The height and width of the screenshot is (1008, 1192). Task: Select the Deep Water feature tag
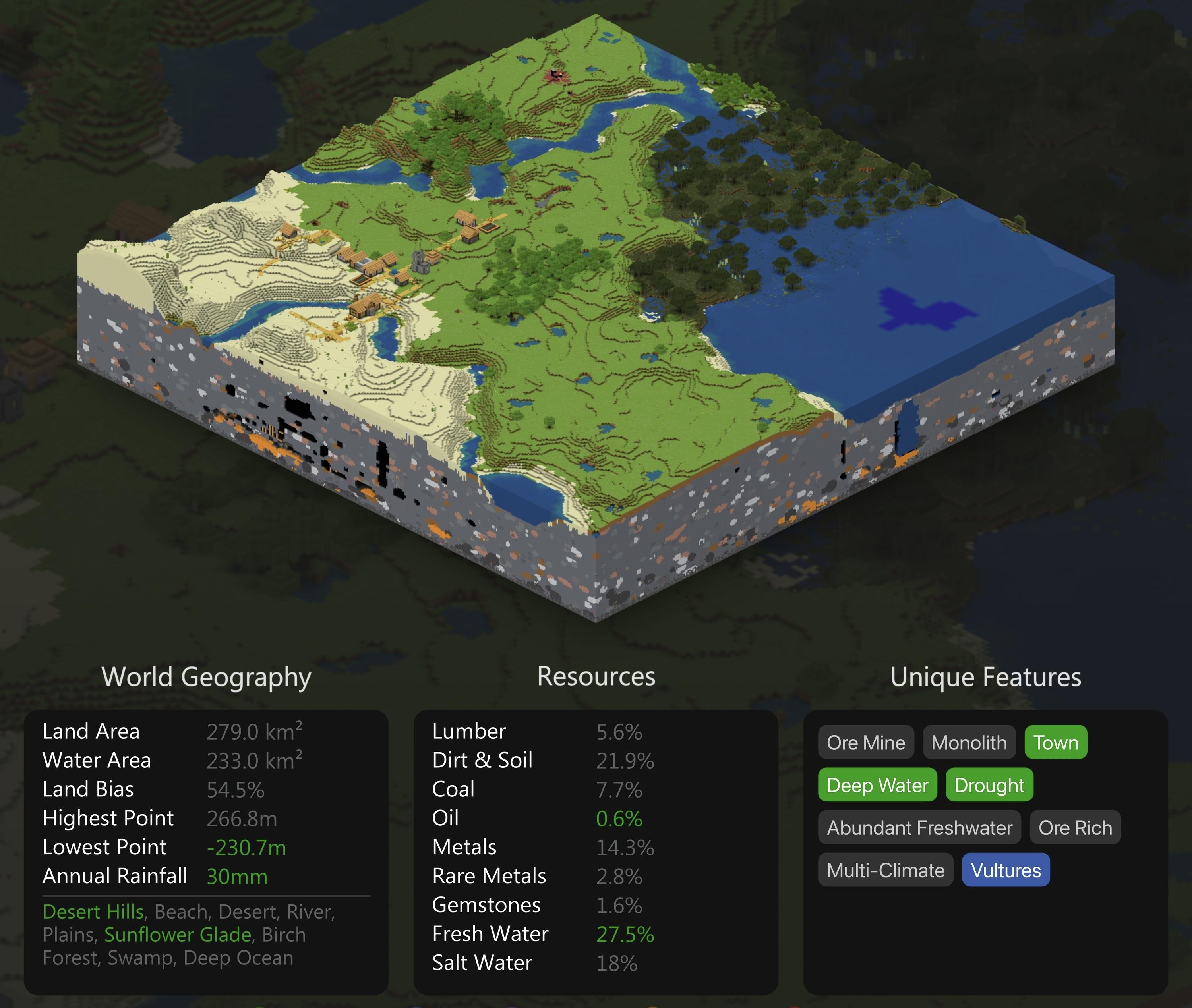[x=877, y=785]
